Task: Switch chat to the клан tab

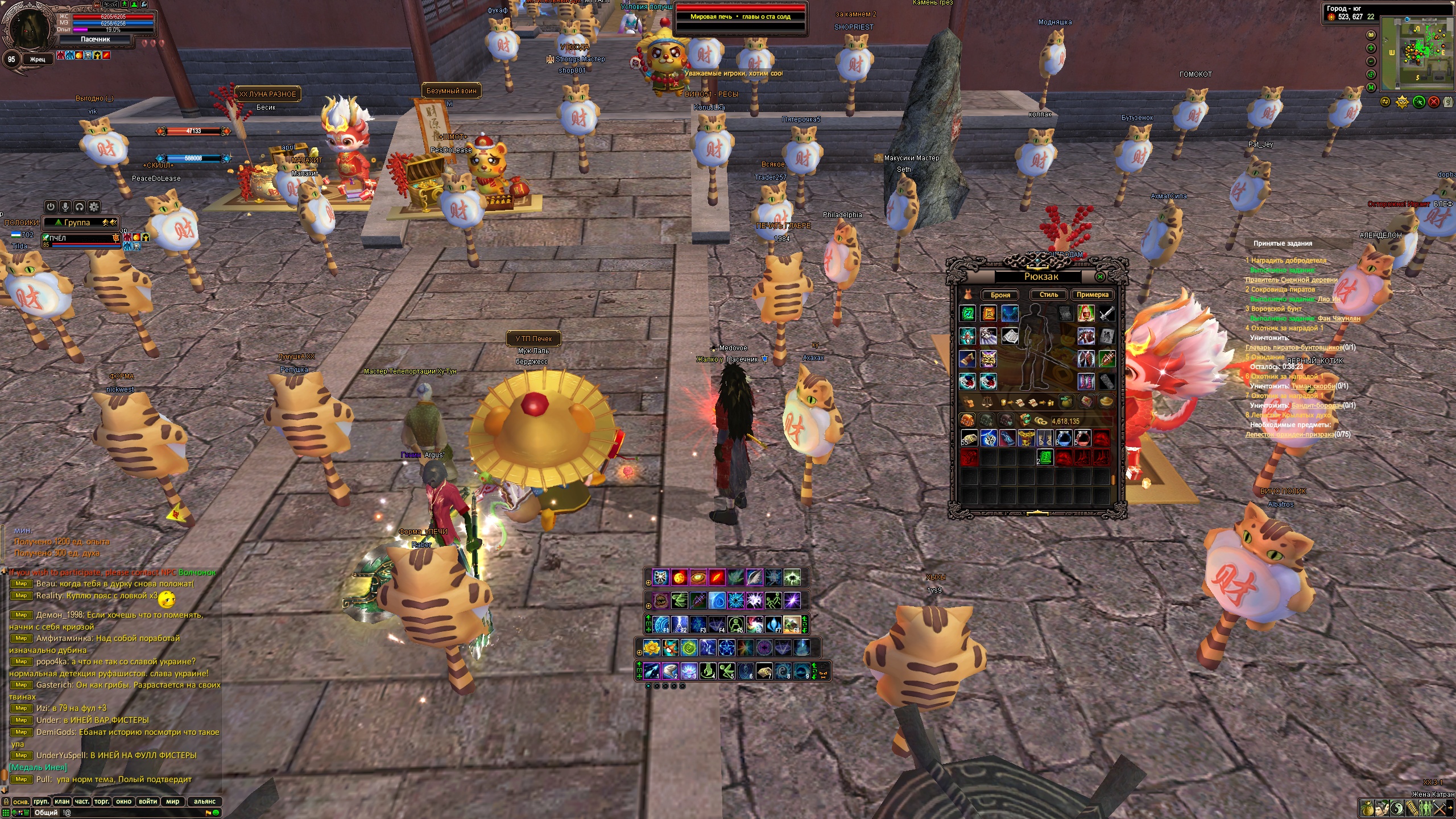Action: (x=62, y=801)
